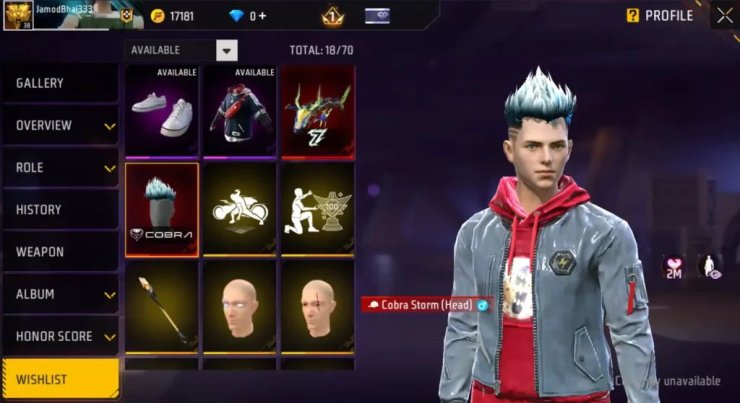The height and width of the screenshot is (403, 740).
Task: Choose the black and red jacket item
Action: pyautogui.click(x=239, y=111)
